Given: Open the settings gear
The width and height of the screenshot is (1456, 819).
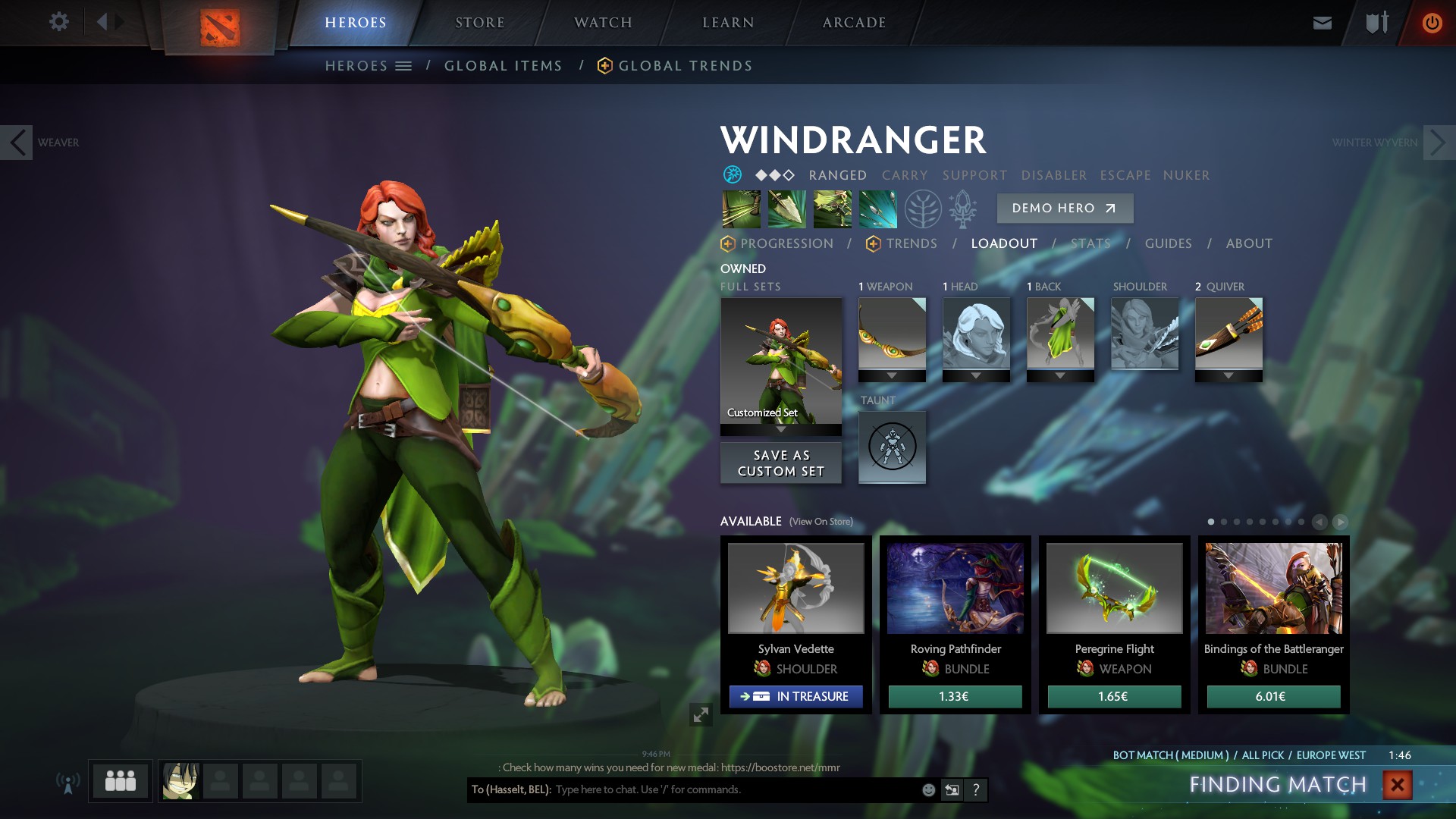Looking at the screenshot, I should point(59,21).
